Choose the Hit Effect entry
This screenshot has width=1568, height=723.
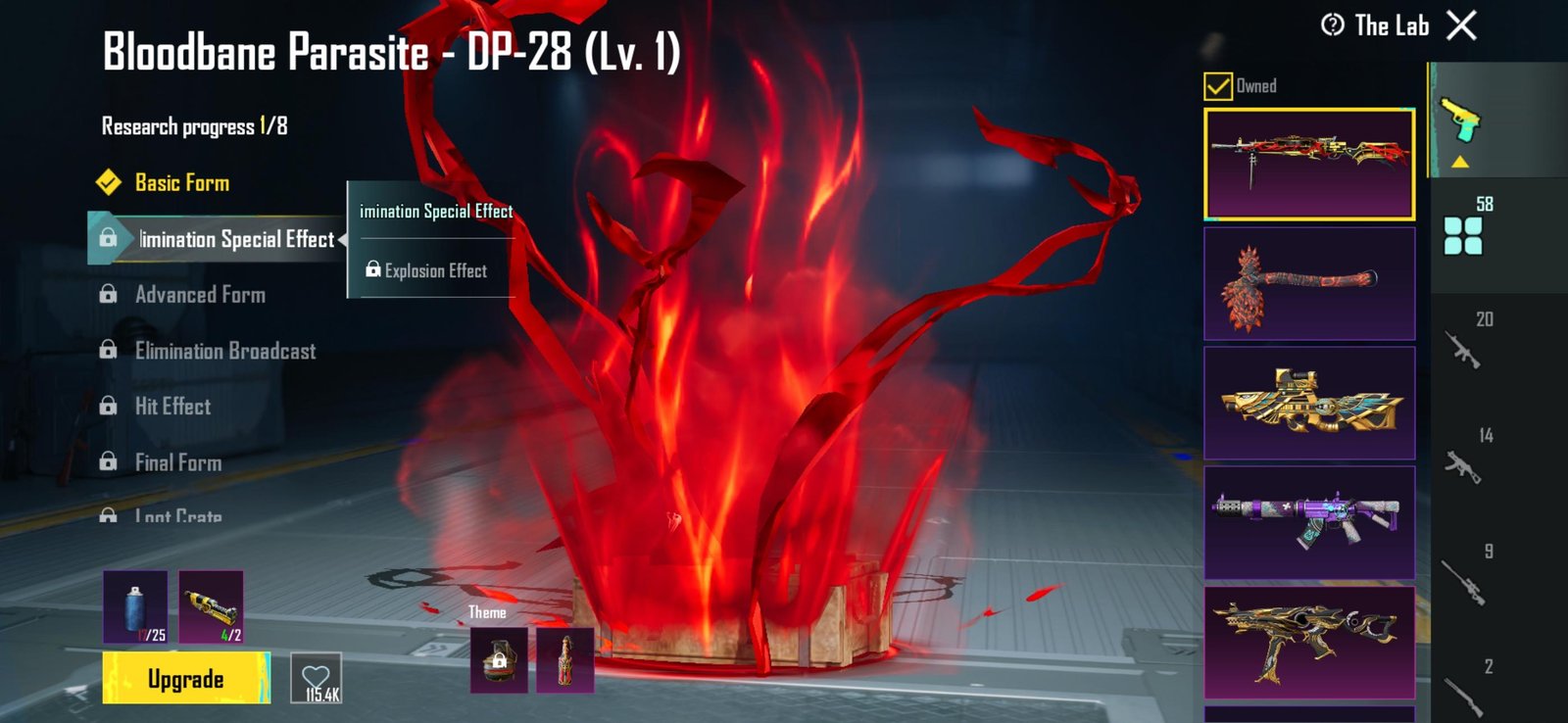[172, 407]
